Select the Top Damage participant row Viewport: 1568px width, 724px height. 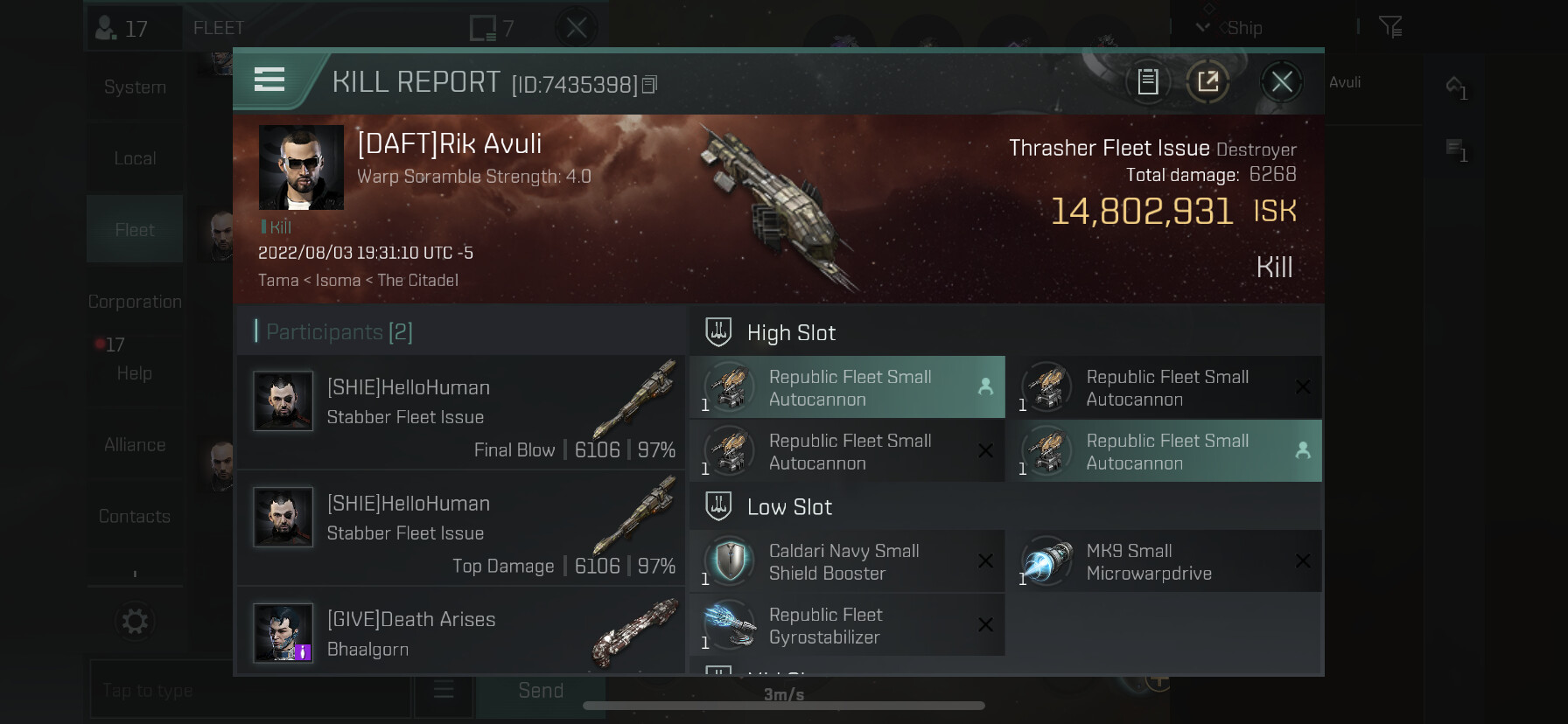(461, 528)
